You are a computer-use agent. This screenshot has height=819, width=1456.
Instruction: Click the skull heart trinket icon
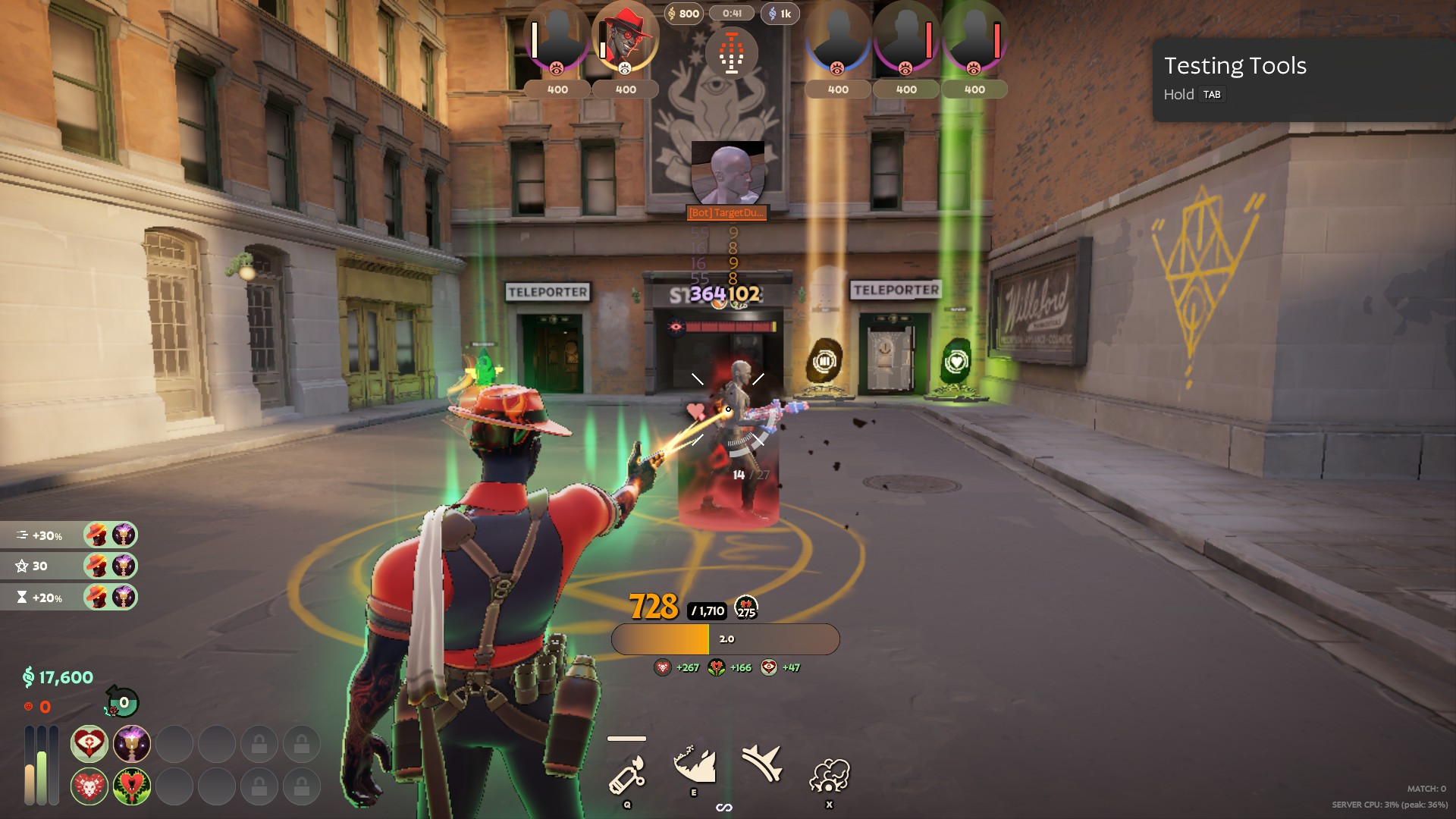tap(88, 786)
